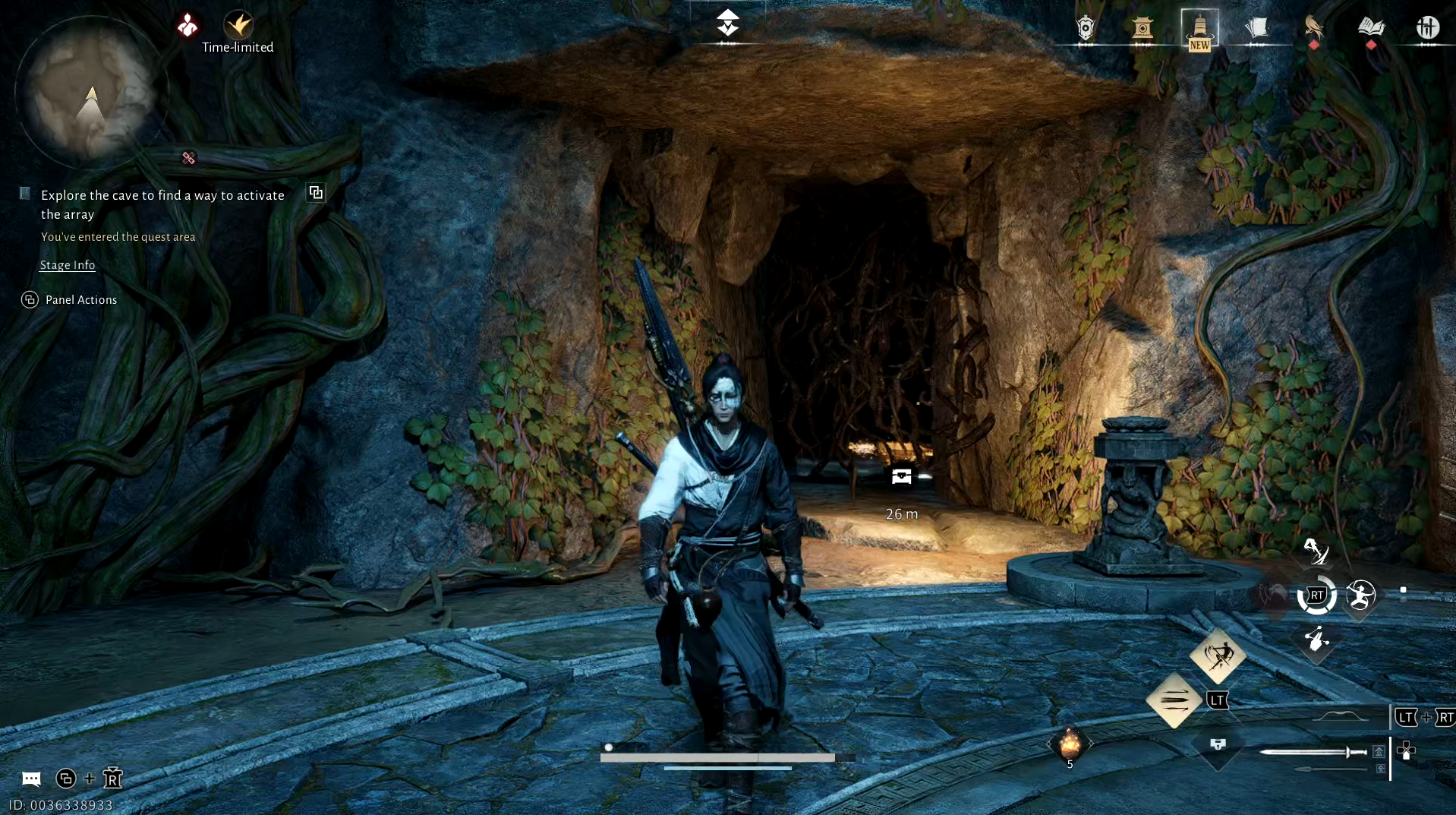Open the shield emblem menu icon

[1086, 28]
